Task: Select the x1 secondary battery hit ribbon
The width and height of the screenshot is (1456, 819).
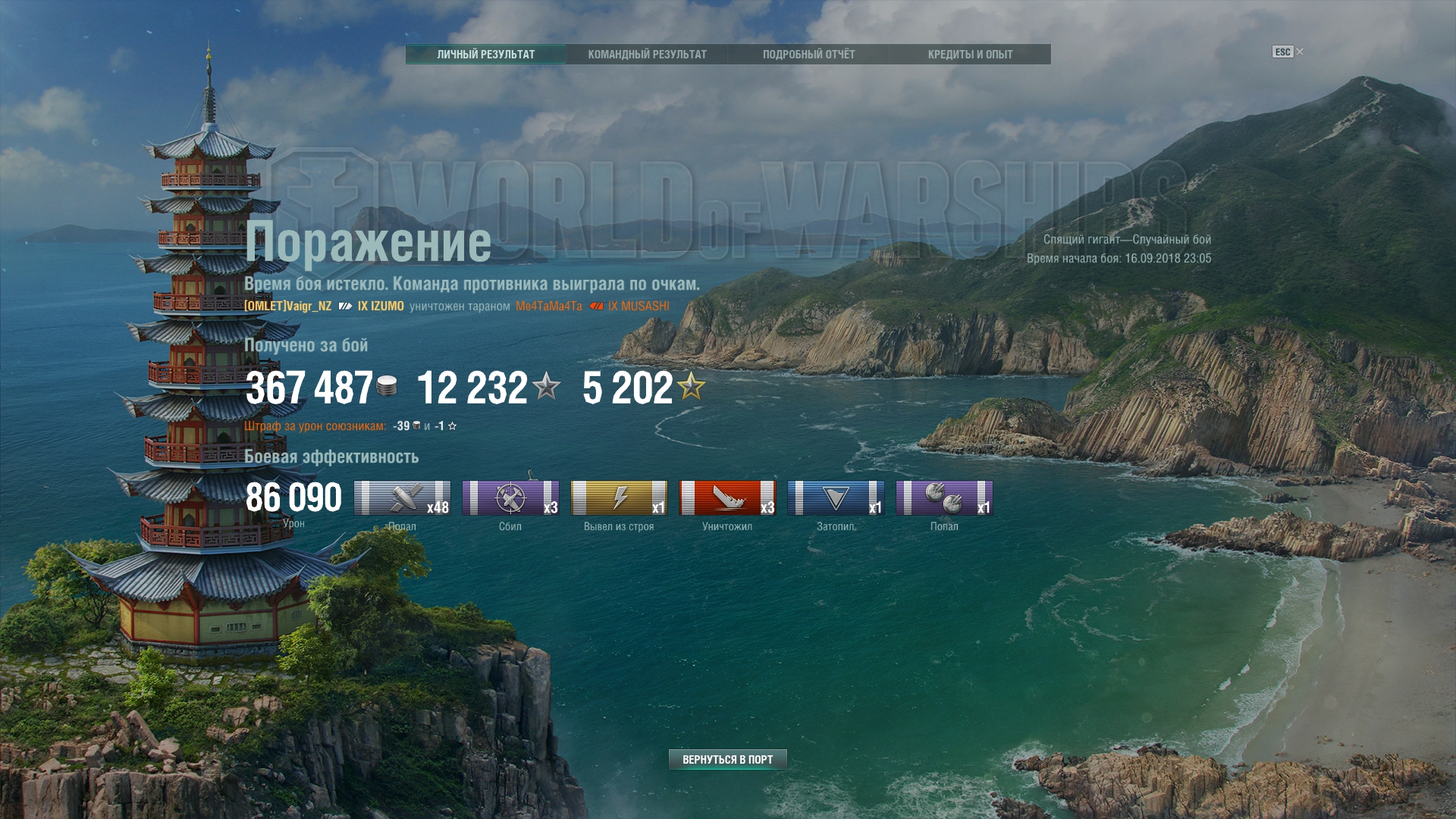Action: 944,498
